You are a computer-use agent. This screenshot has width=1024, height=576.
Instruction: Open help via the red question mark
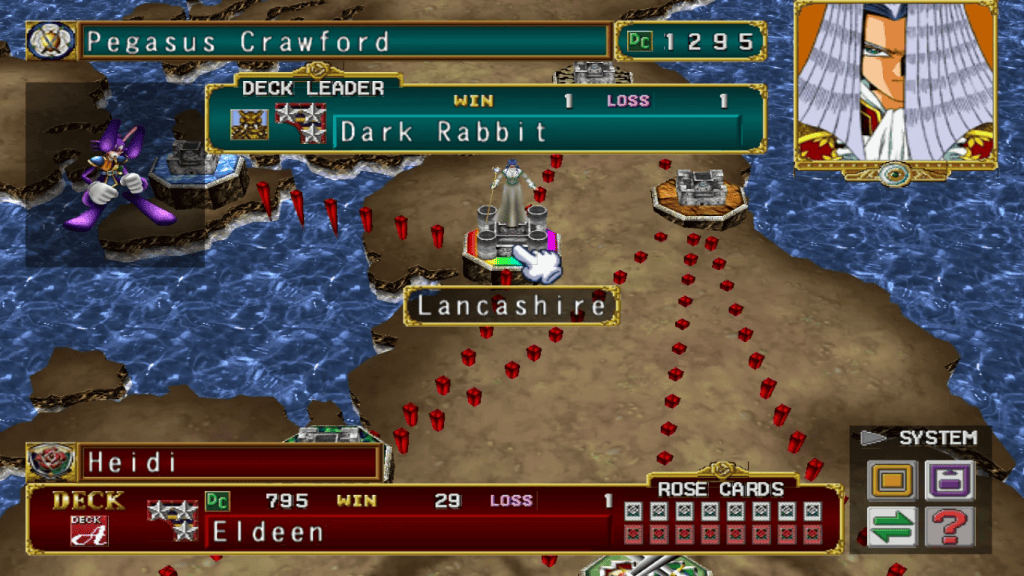948,527
